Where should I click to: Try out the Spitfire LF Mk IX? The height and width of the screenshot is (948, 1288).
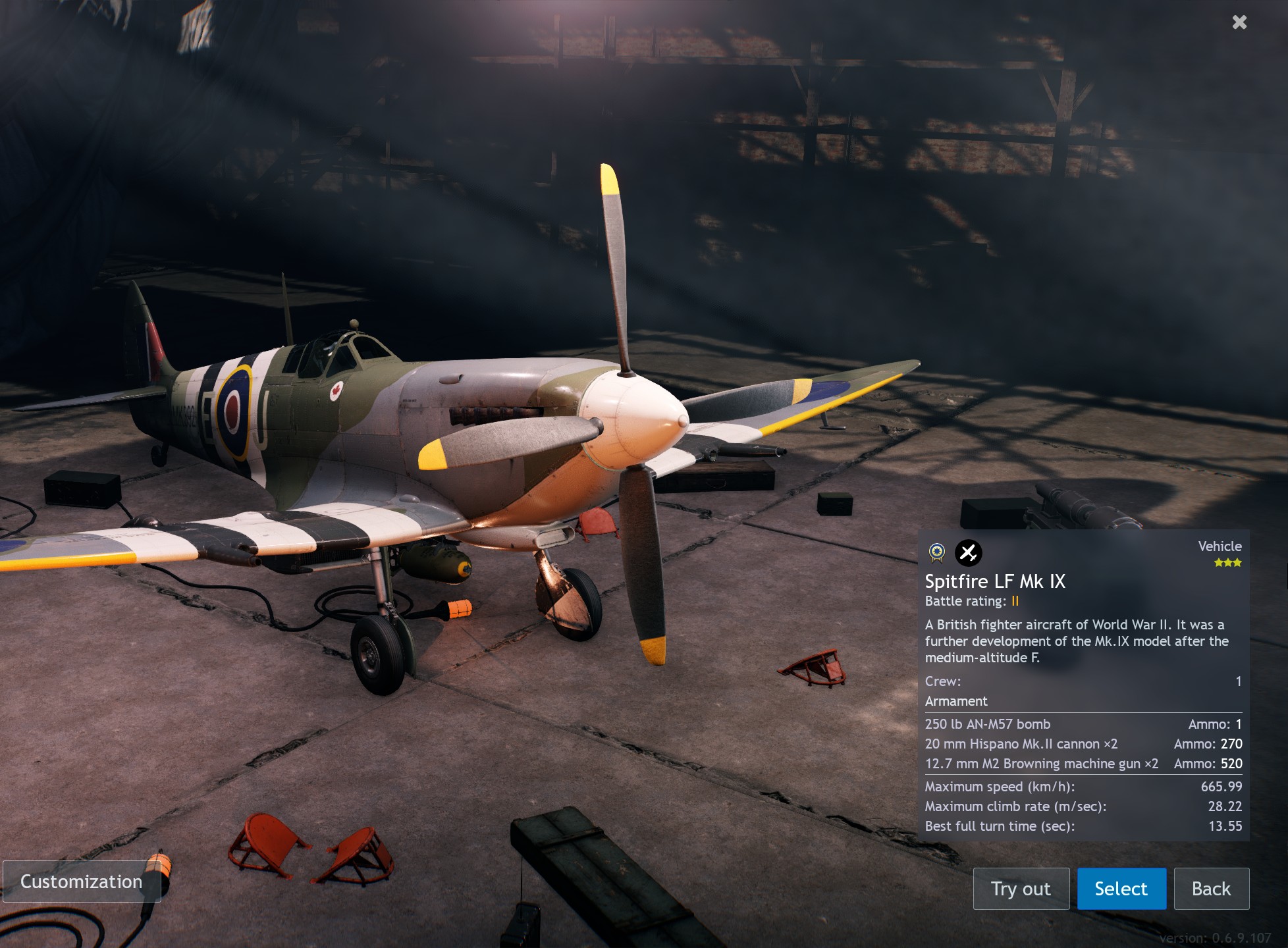click(x=1021, y=889)
